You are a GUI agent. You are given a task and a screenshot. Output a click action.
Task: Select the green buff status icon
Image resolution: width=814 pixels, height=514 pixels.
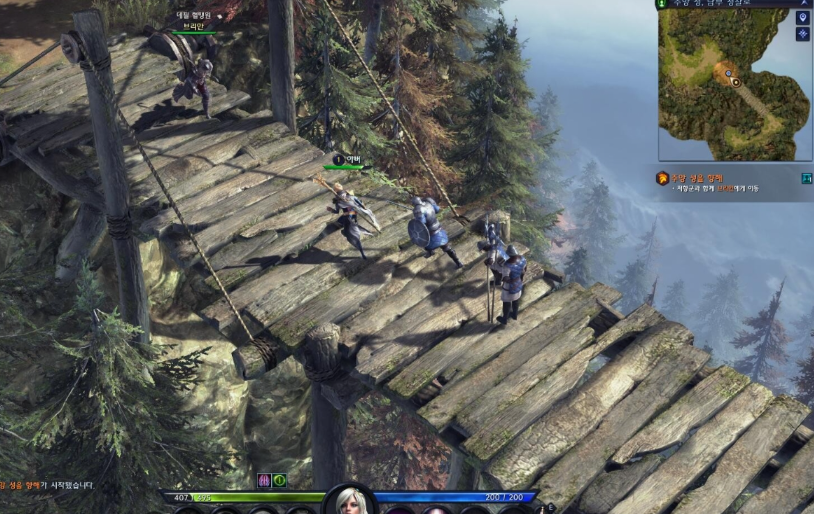click(279, 480)
